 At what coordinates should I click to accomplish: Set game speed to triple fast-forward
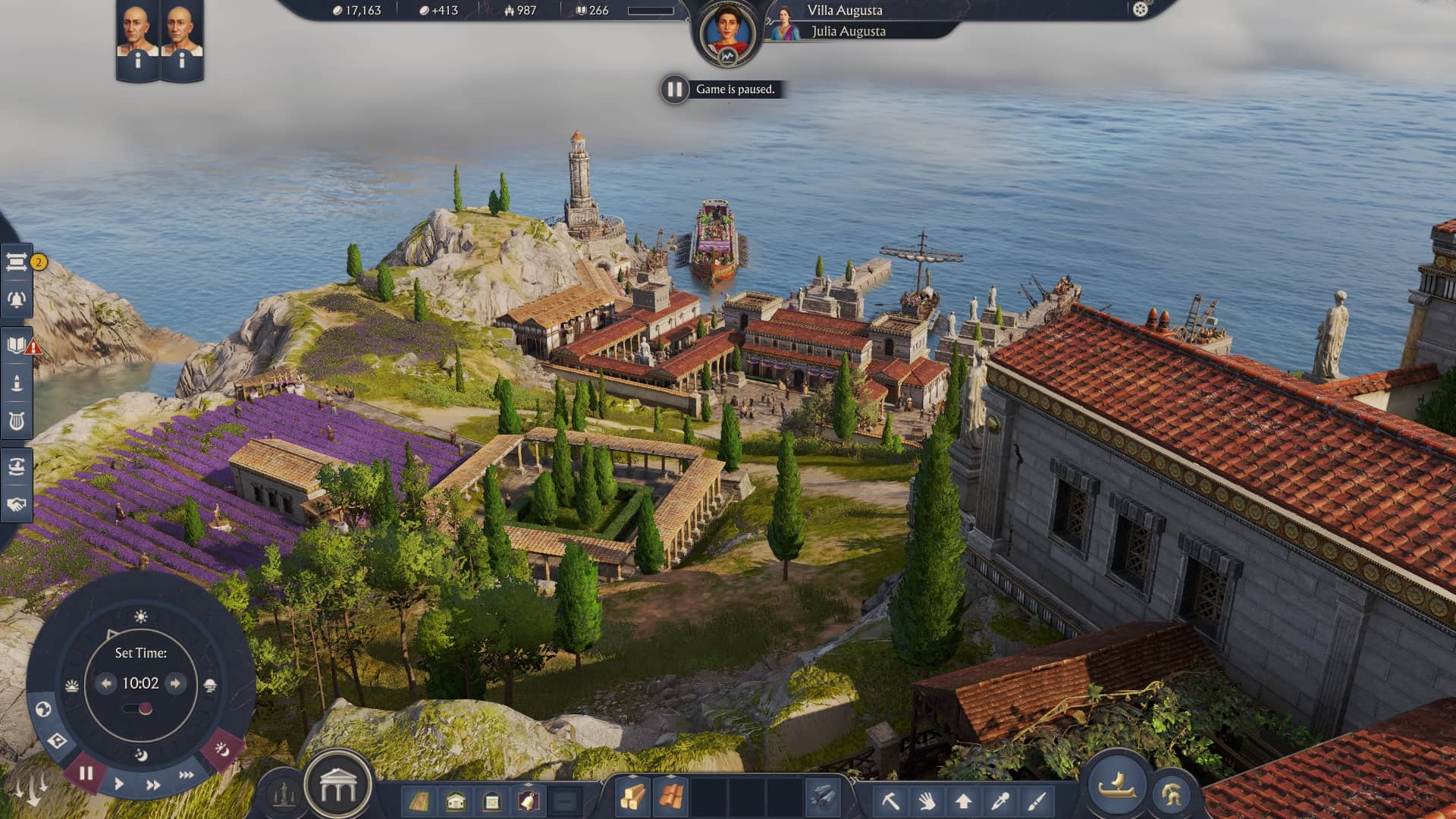(x=186, y=775)
